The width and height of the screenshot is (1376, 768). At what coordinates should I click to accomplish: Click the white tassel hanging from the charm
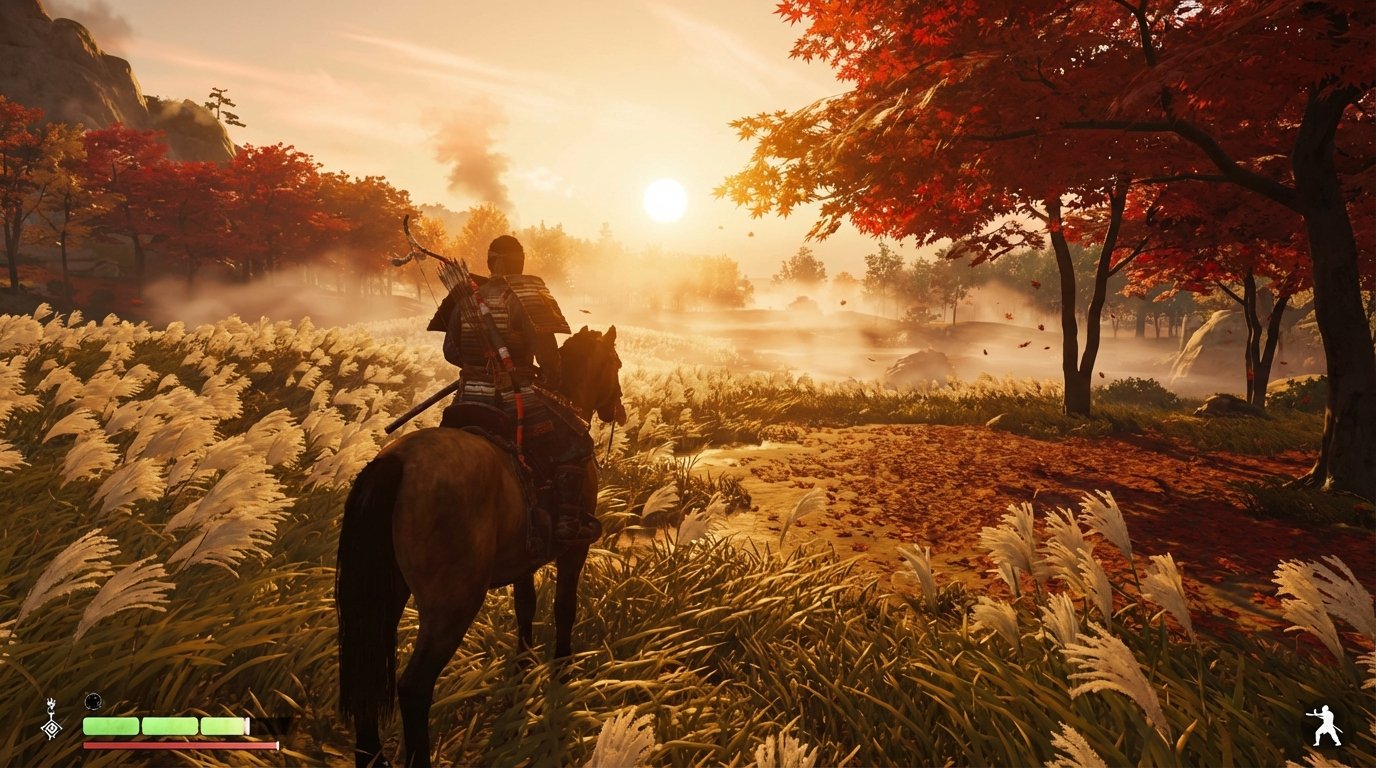[x=52, y=704]
